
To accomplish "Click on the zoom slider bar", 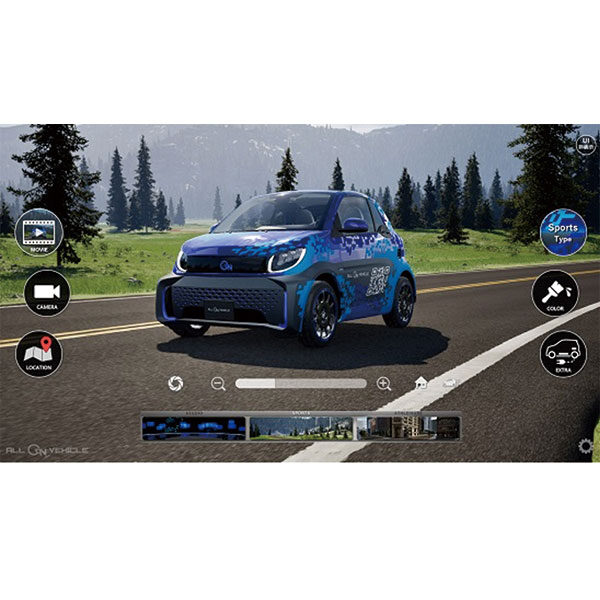I will [x=300, y=383].
